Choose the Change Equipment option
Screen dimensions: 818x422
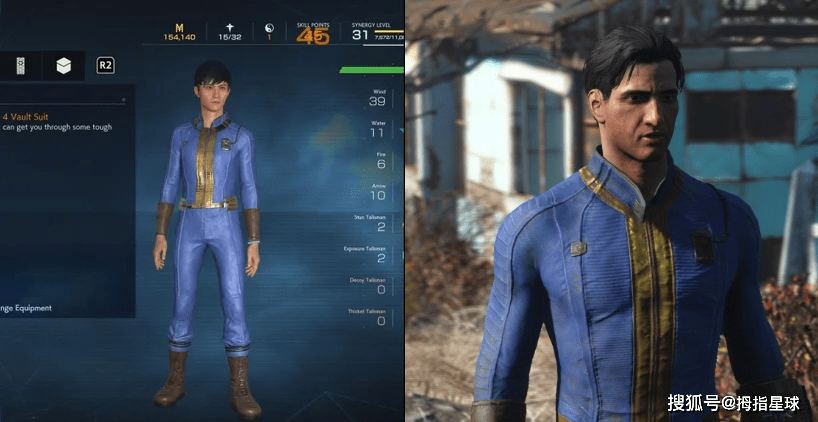[30, 307]
